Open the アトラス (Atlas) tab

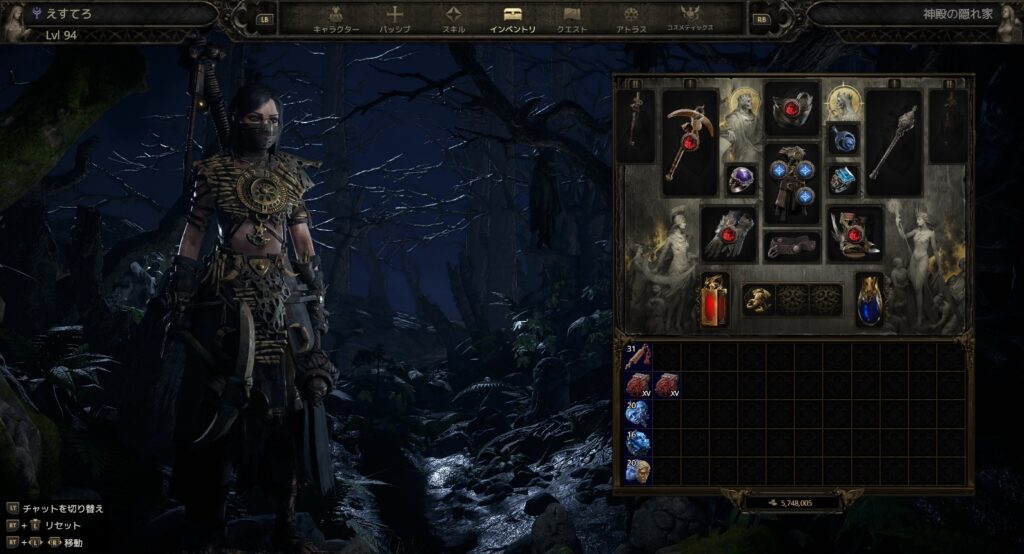coord(631,19)
